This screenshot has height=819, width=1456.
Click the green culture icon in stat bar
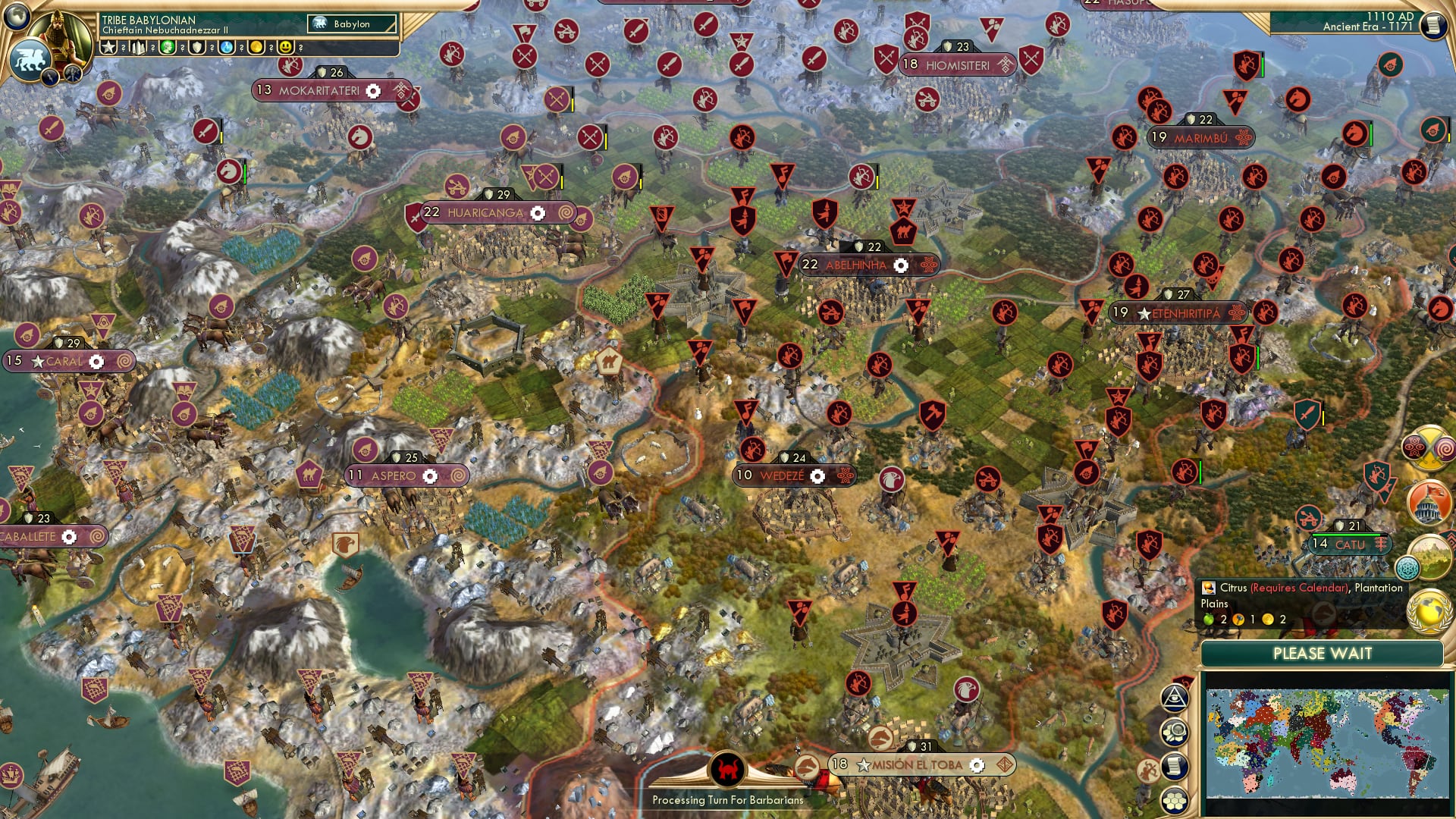pos(166,48)
